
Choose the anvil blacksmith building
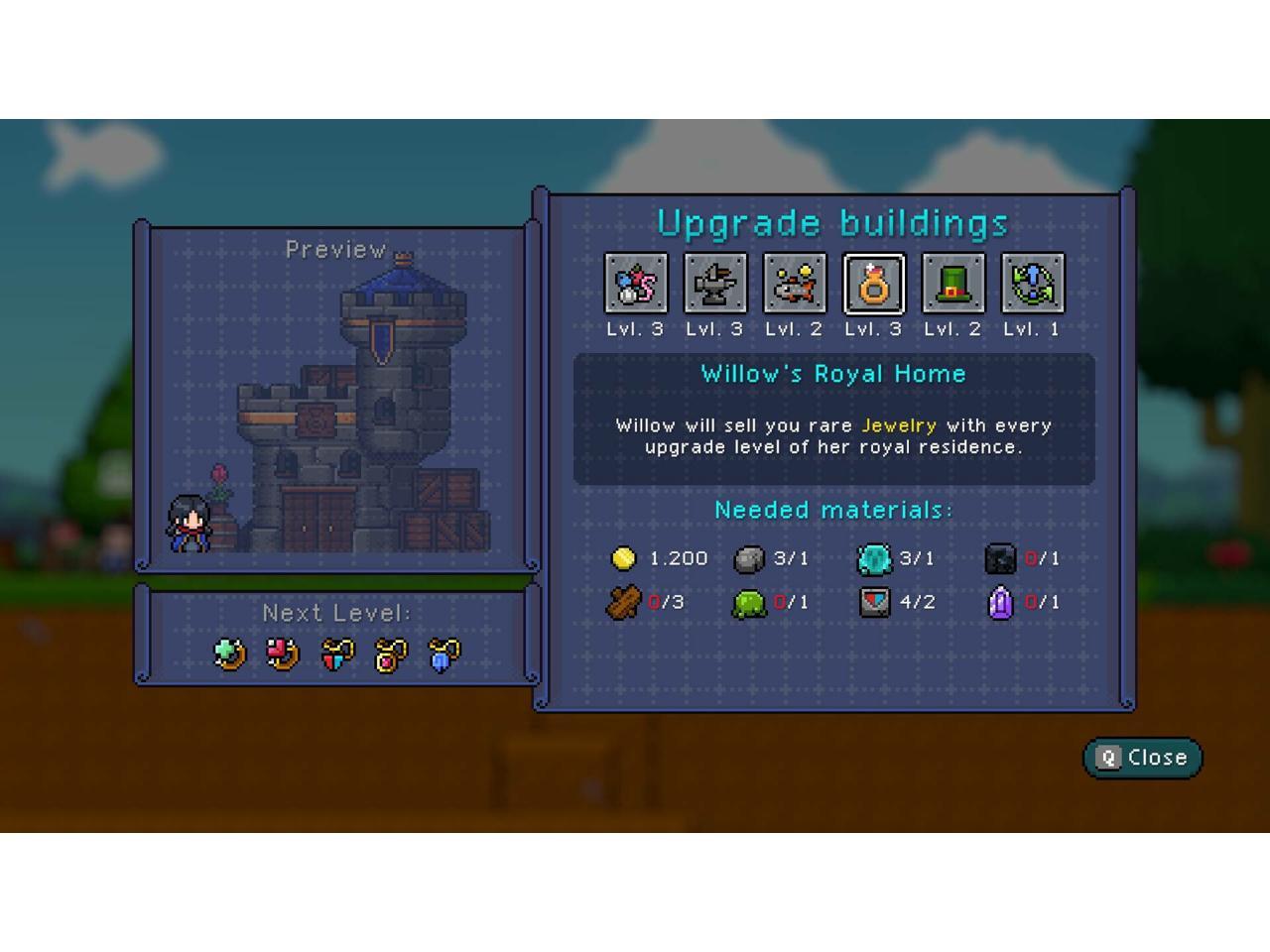(x=714, y=285)
